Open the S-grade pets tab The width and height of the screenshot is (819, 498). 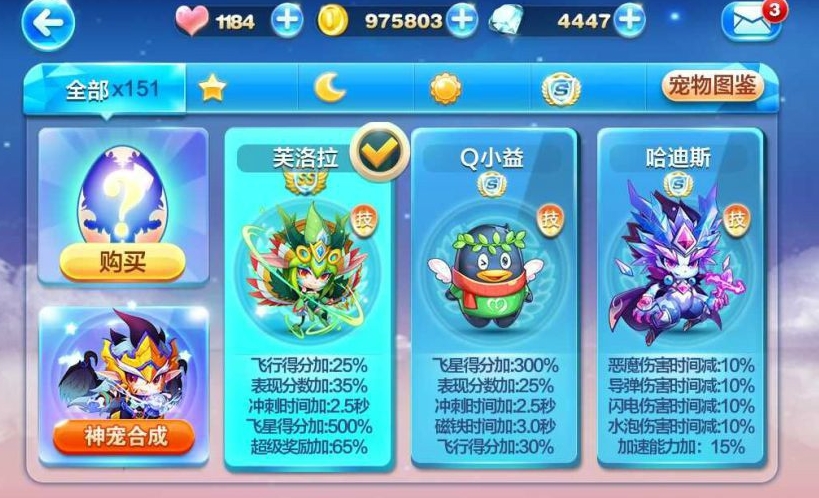pos(559,89)
